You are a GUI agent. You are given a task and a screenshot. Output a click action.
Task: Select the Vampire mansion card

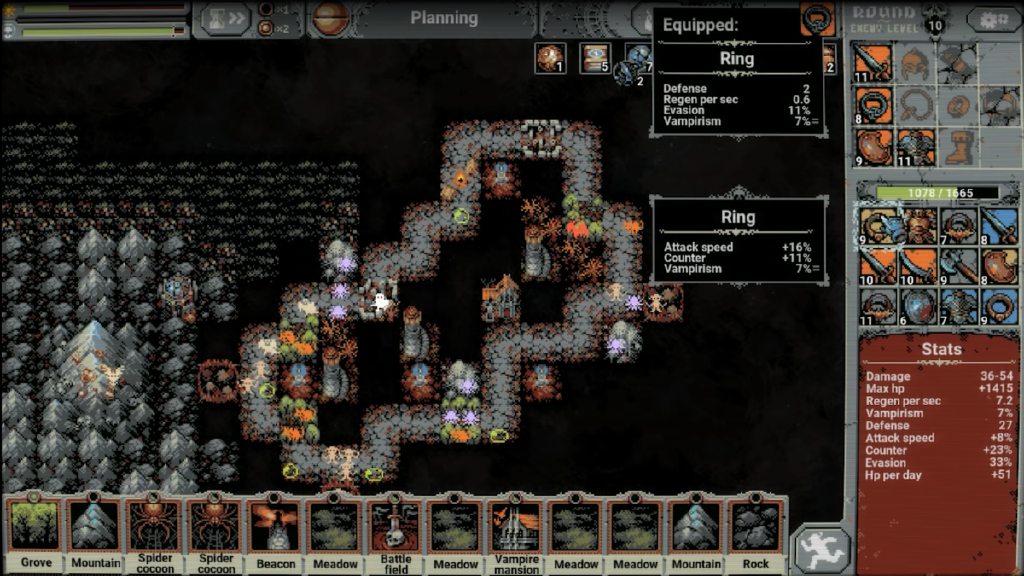coord(516,530)
